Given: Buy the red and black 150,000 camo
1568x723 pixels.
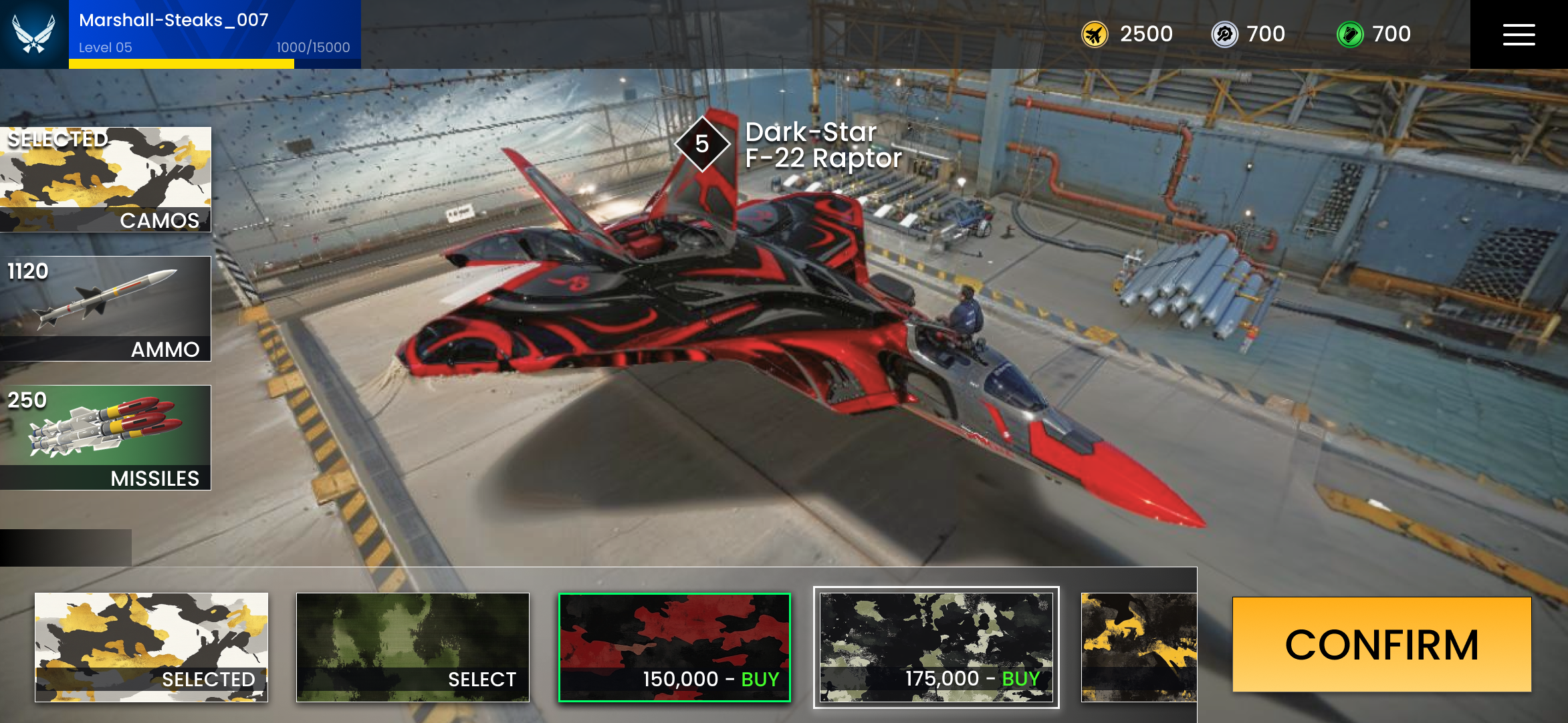Looking at the screenshot, I should (x=675, y=647).
